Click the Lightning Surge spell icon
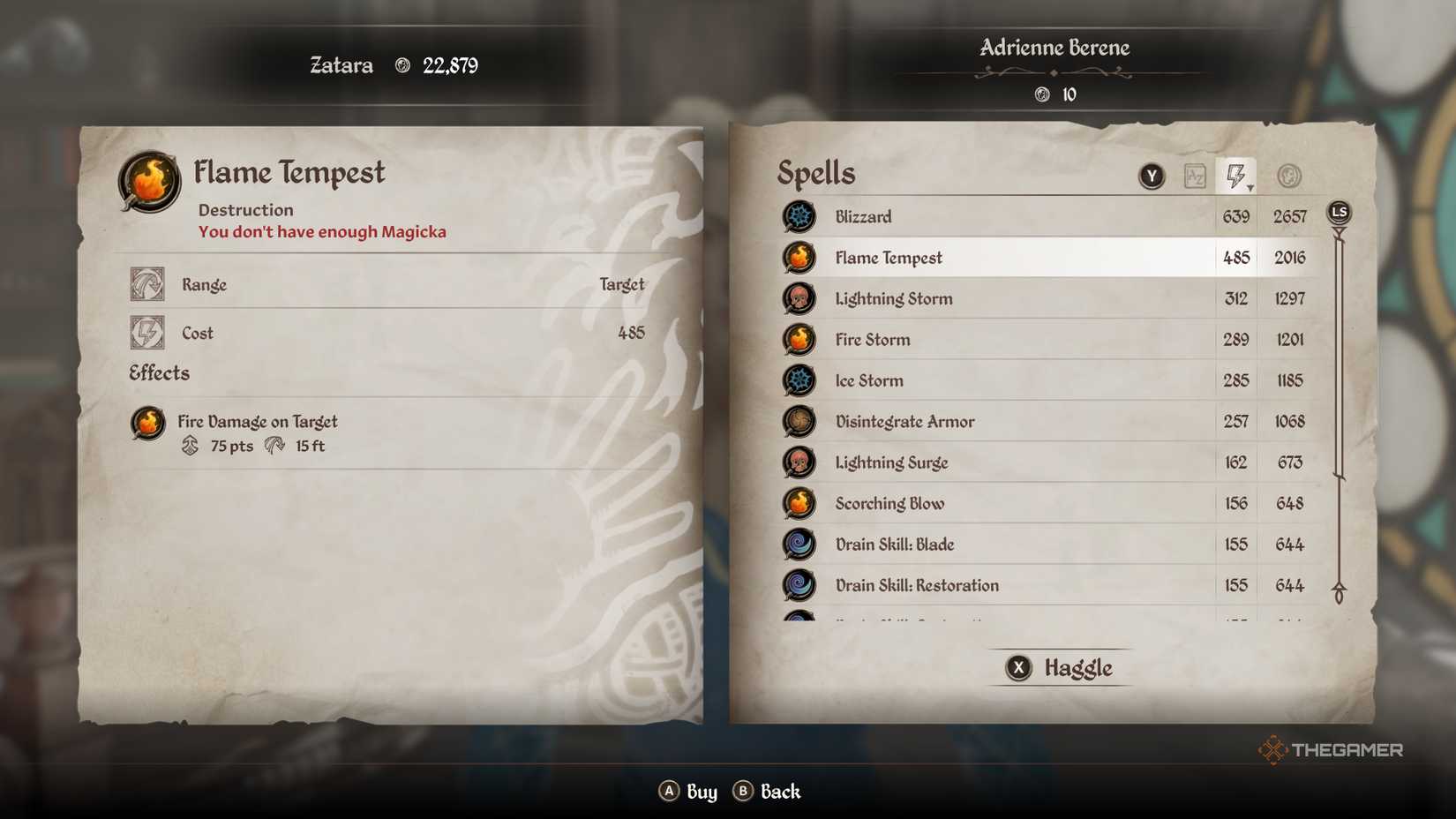This screenshot has width=1456, height=819. [x=799, y=462]
